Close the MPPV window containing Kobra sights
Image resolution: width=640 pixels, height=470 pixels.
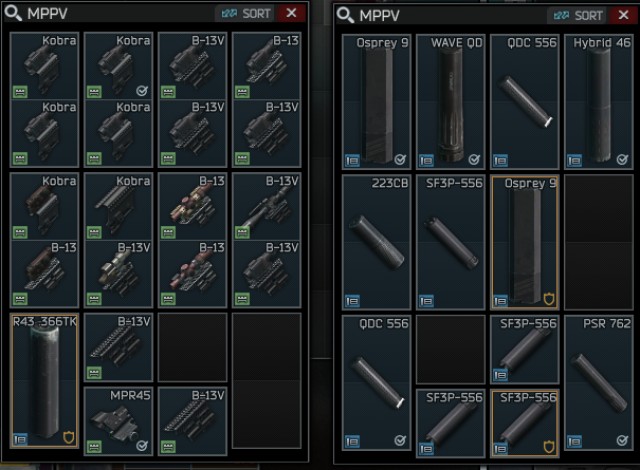pos(292,14)
